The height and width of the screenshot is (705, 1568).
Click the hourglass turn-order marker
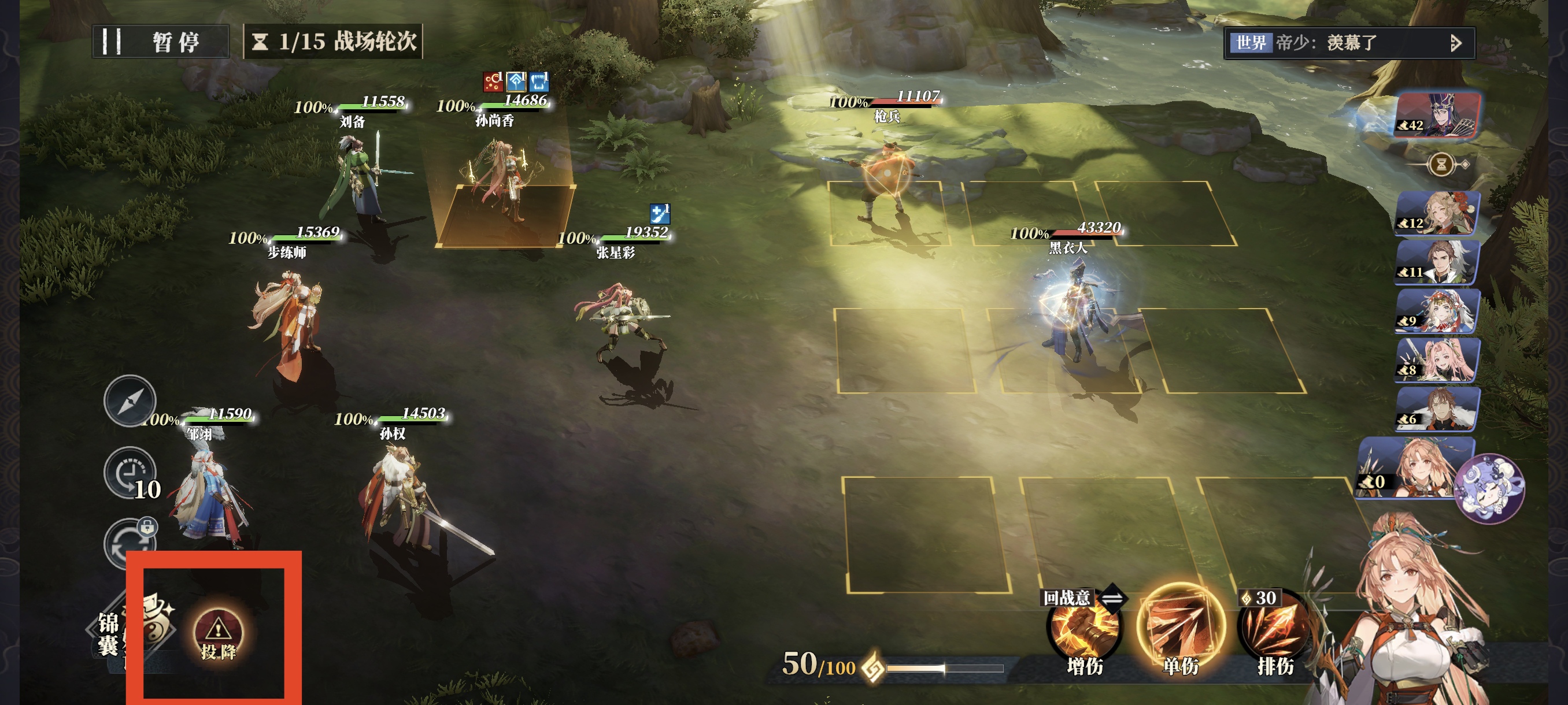click(1441, 164)
